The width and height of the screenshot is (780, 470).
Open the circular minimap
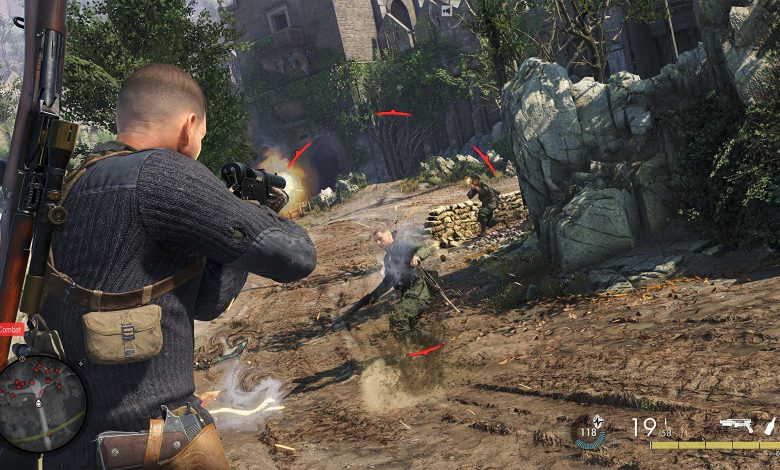(x=42, y=402)
